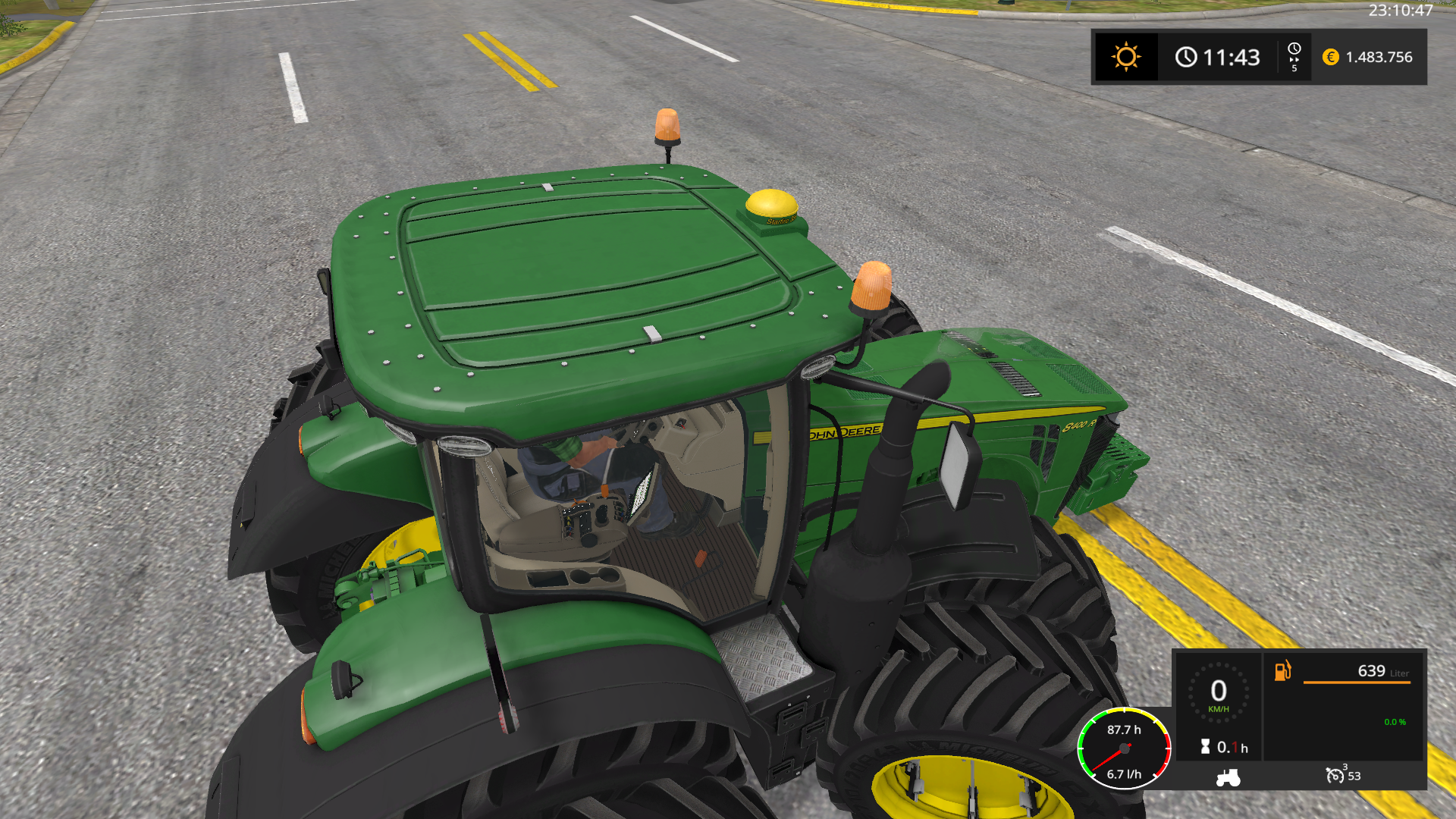Toggle the cruise control speed icon
The image size is (1456, 819).
pyautogui.click(x=1335, y=775)
